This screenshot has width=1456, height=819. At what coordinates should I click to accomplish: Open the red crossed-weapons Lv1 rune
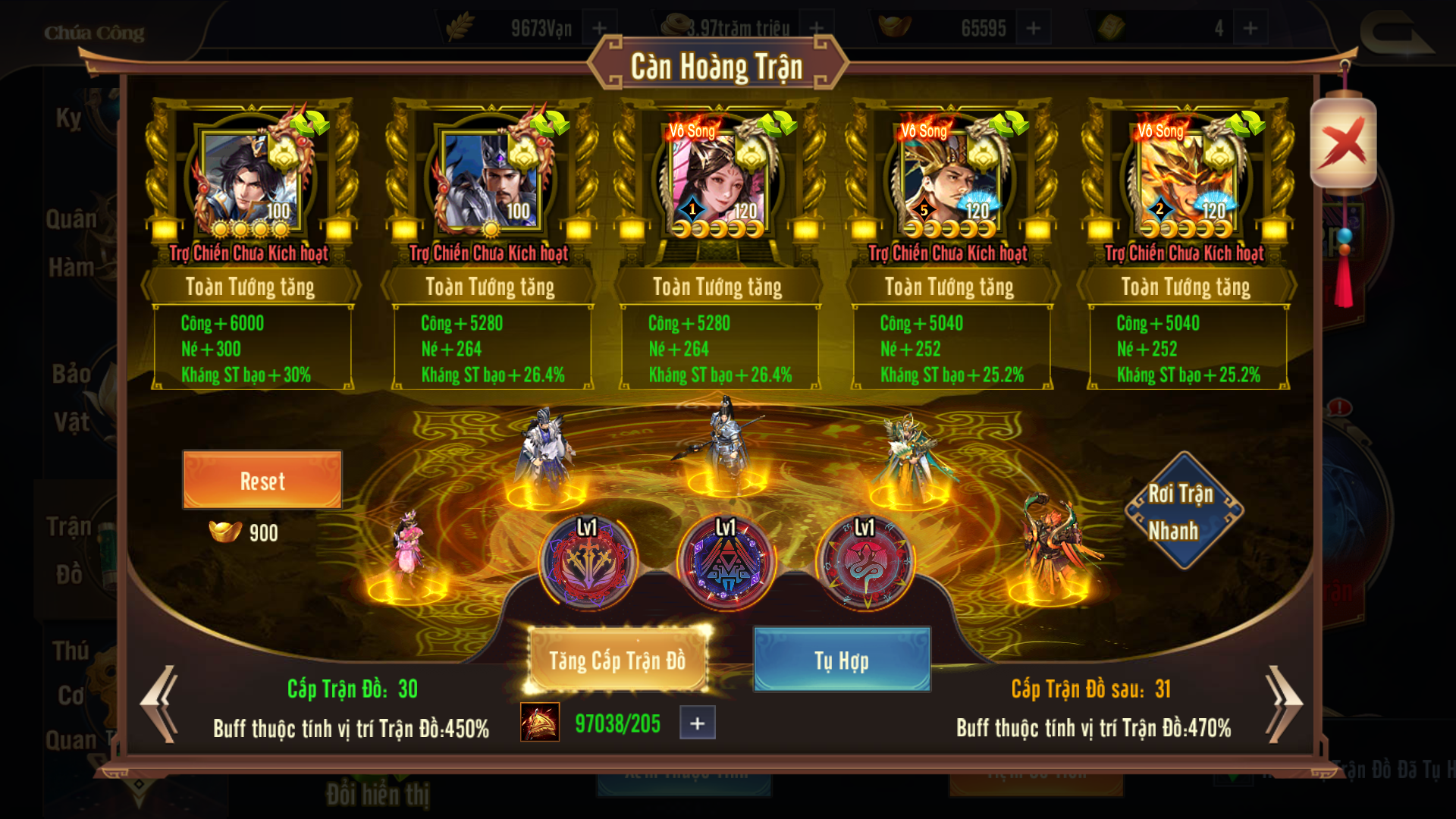pos(588,563)
